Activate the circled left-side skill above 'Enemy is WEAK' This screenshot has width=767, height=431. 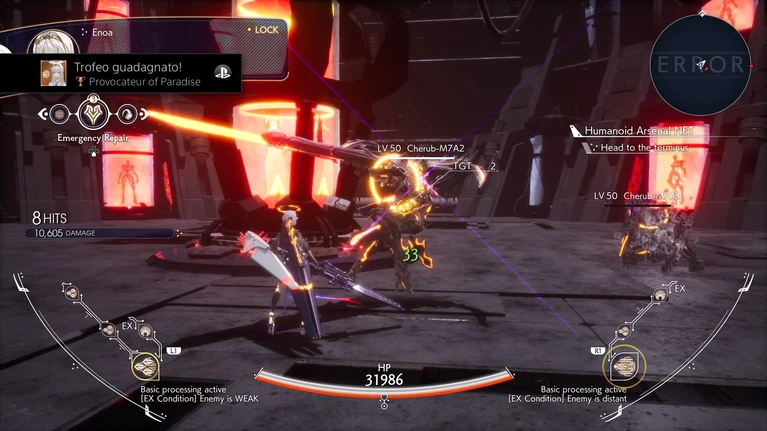click(x=145, y=367)
